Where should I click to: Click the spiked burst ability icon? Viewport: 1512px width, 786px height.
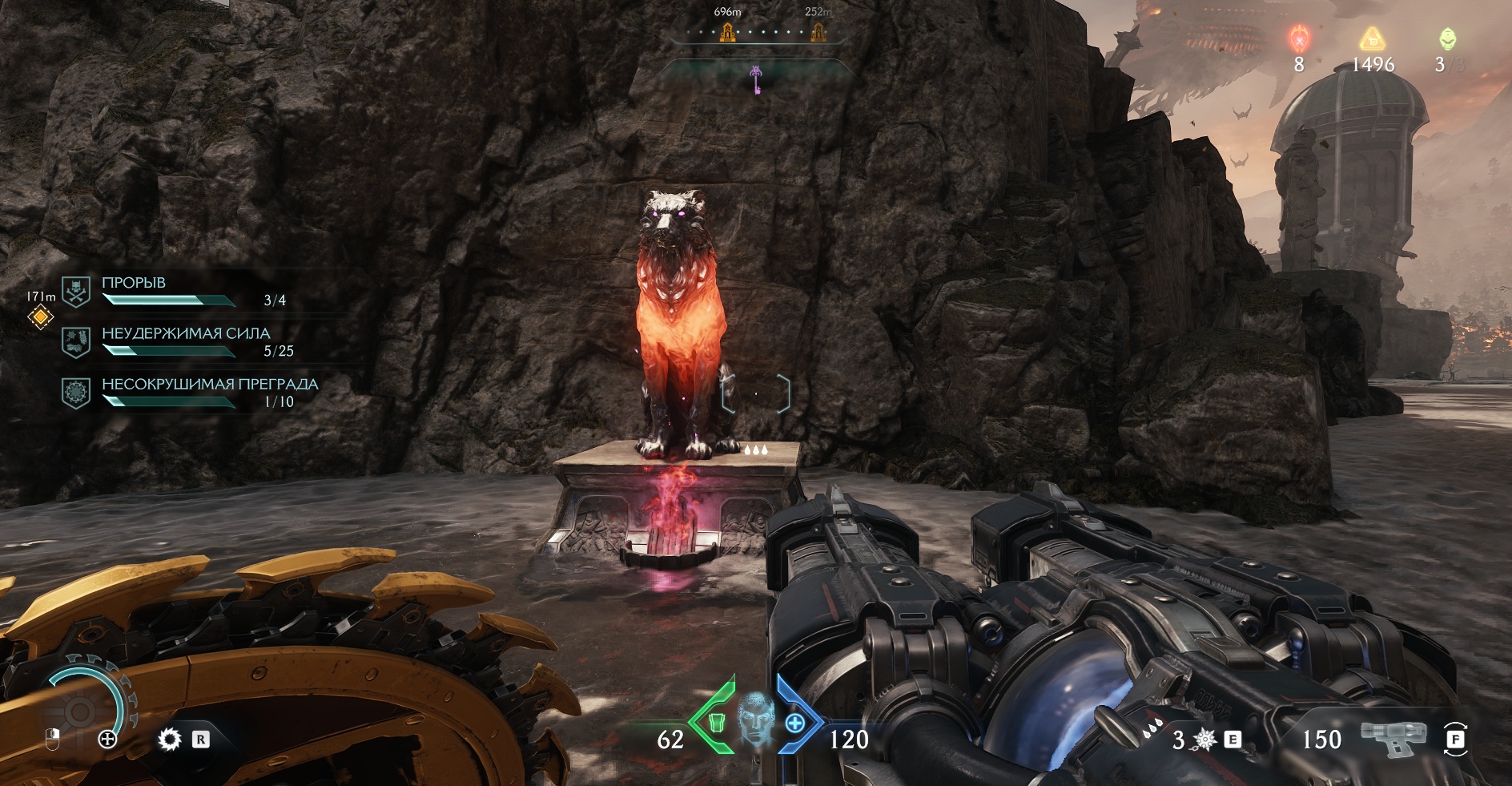[1204, 740]
